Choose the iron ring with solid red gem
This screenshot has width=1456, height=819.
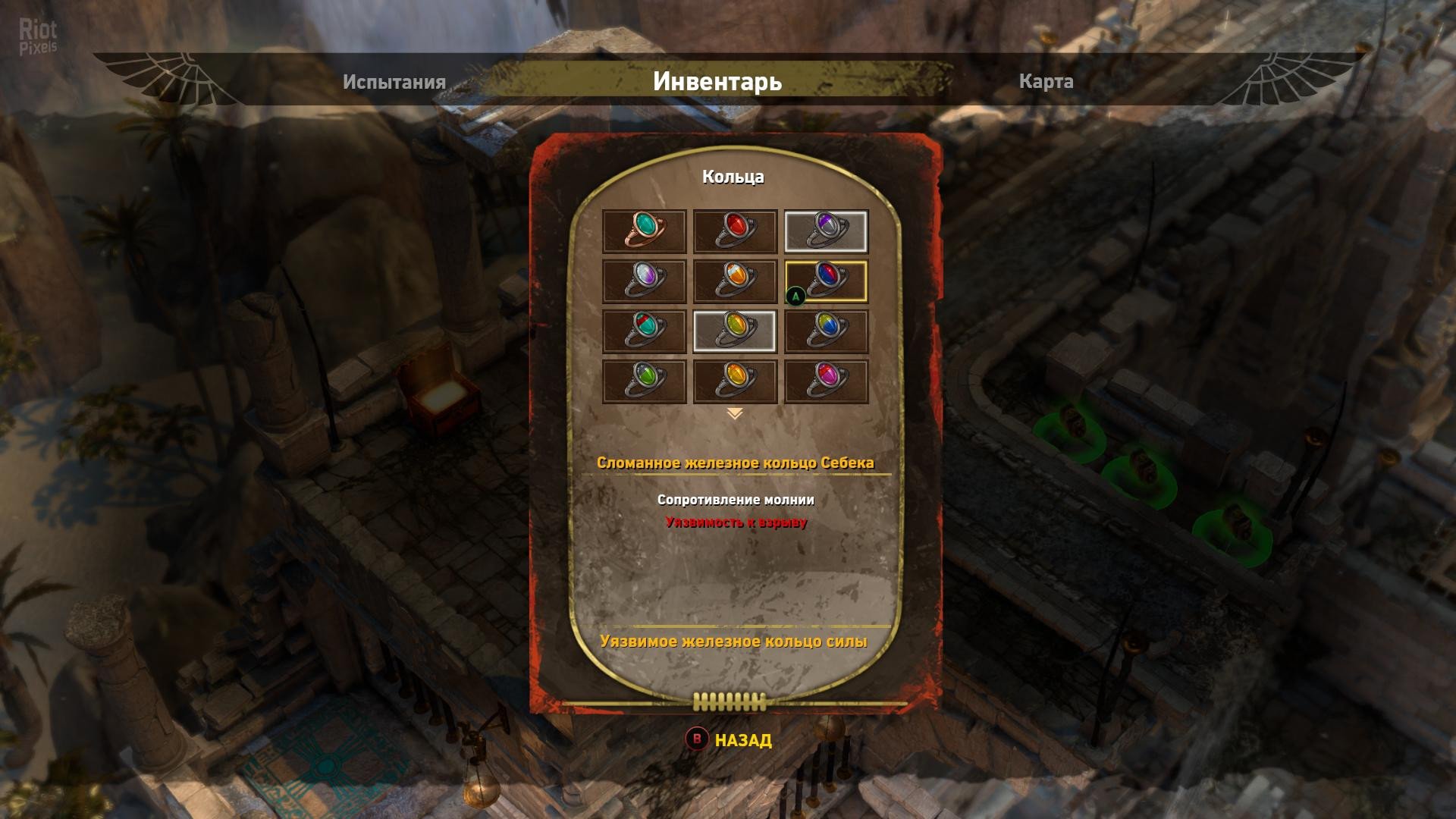click(x=735, y=231)
